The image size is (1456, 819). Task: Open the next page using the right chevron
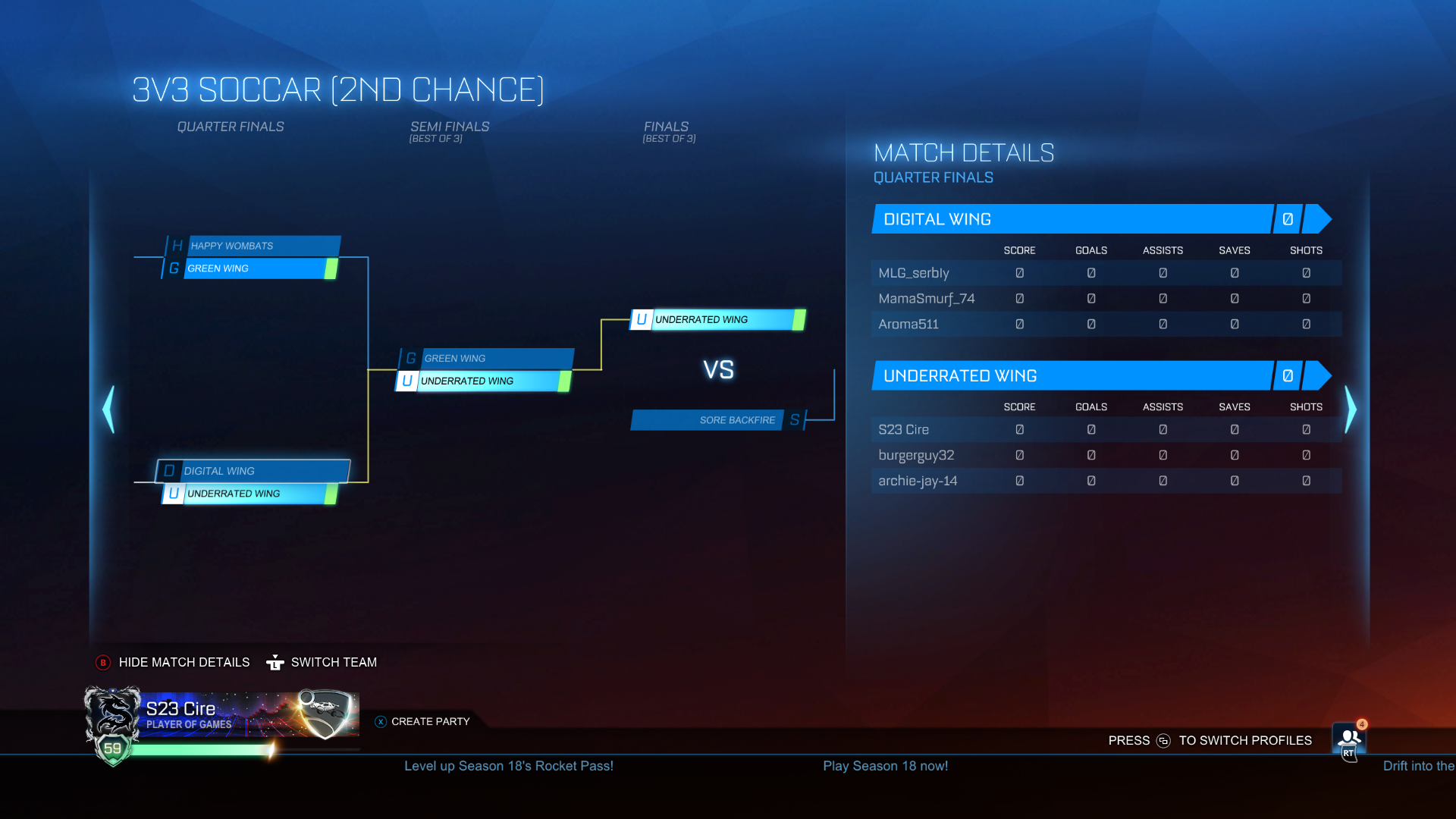tap(1351, 409)
